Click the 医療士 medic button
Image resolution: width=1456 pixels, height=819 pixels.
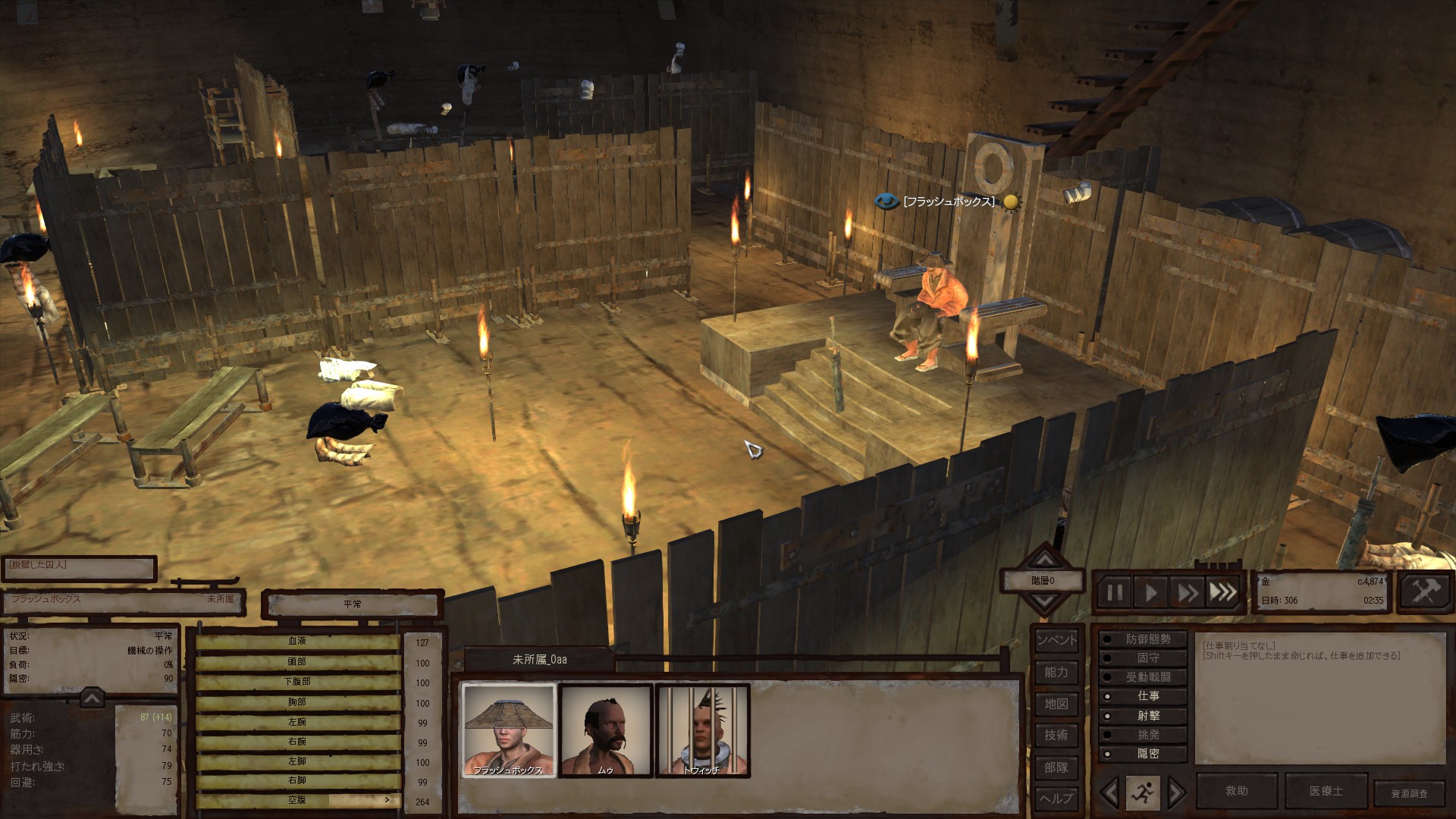pos(1326,791)
